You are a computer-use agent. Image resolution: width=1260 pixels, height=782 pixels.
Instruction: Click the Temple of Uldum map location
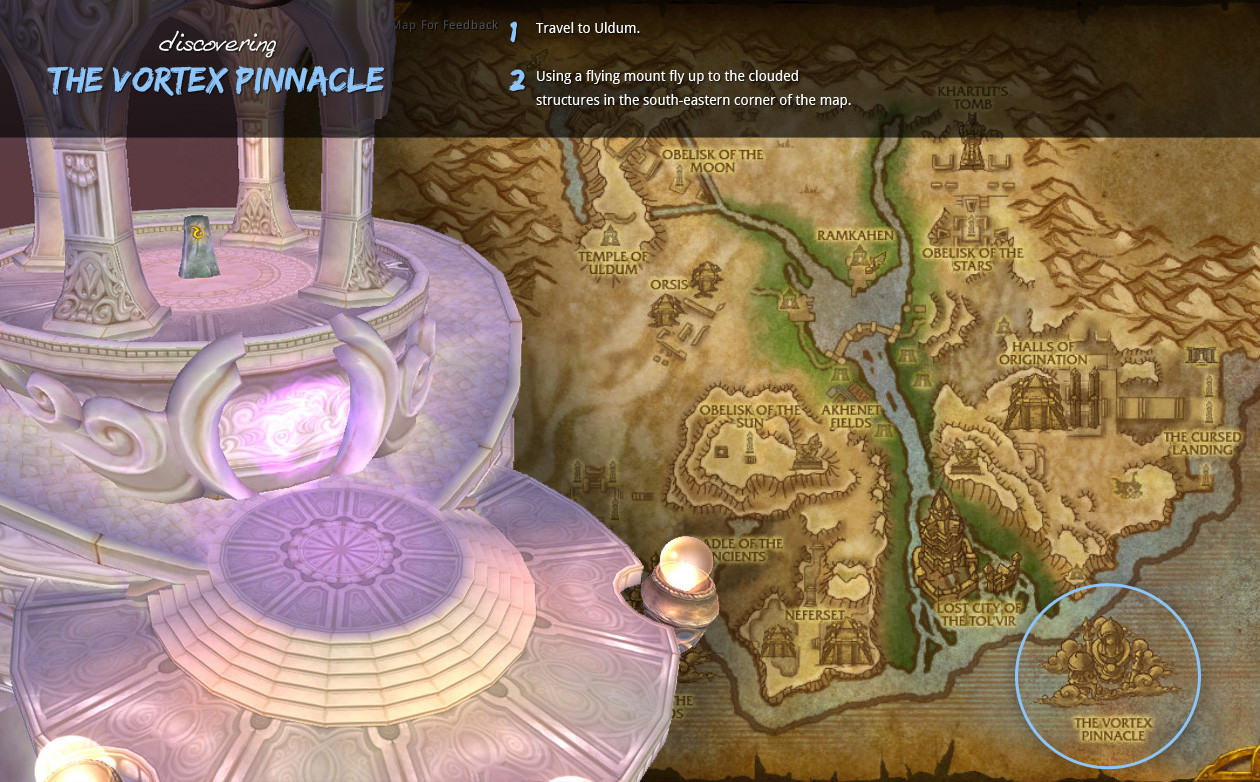point(613,262)
